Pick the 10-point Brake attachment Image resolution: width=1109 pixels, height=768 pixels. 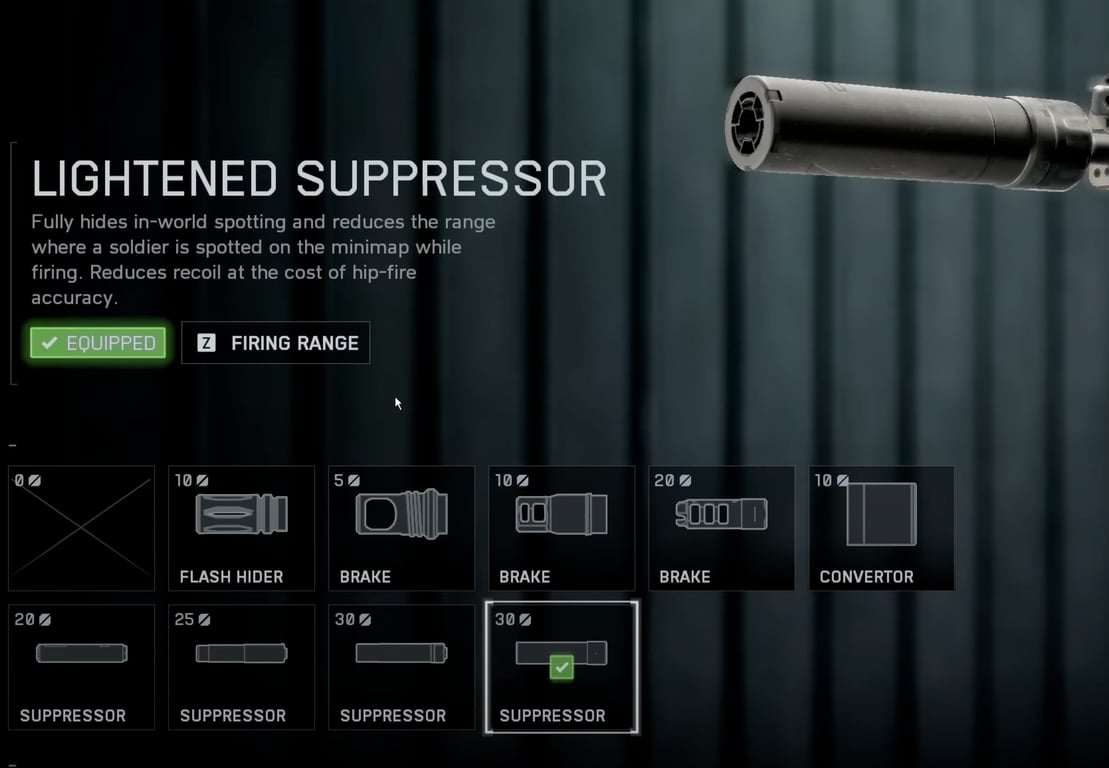562,528
